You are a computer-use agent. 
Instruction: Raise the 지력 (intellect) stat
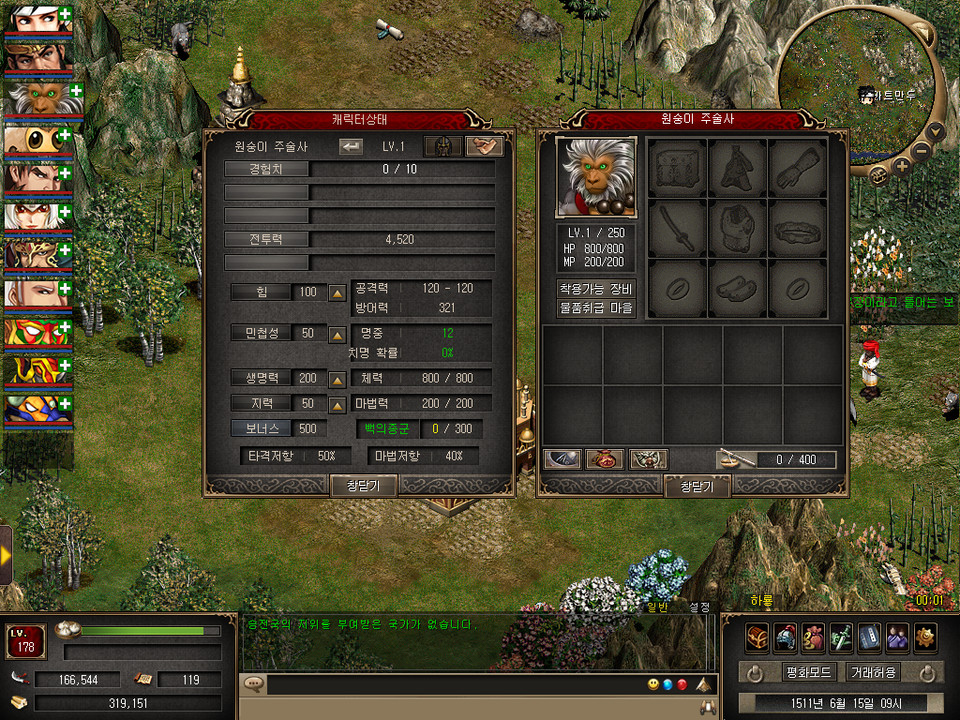click(x=338, y=404)
